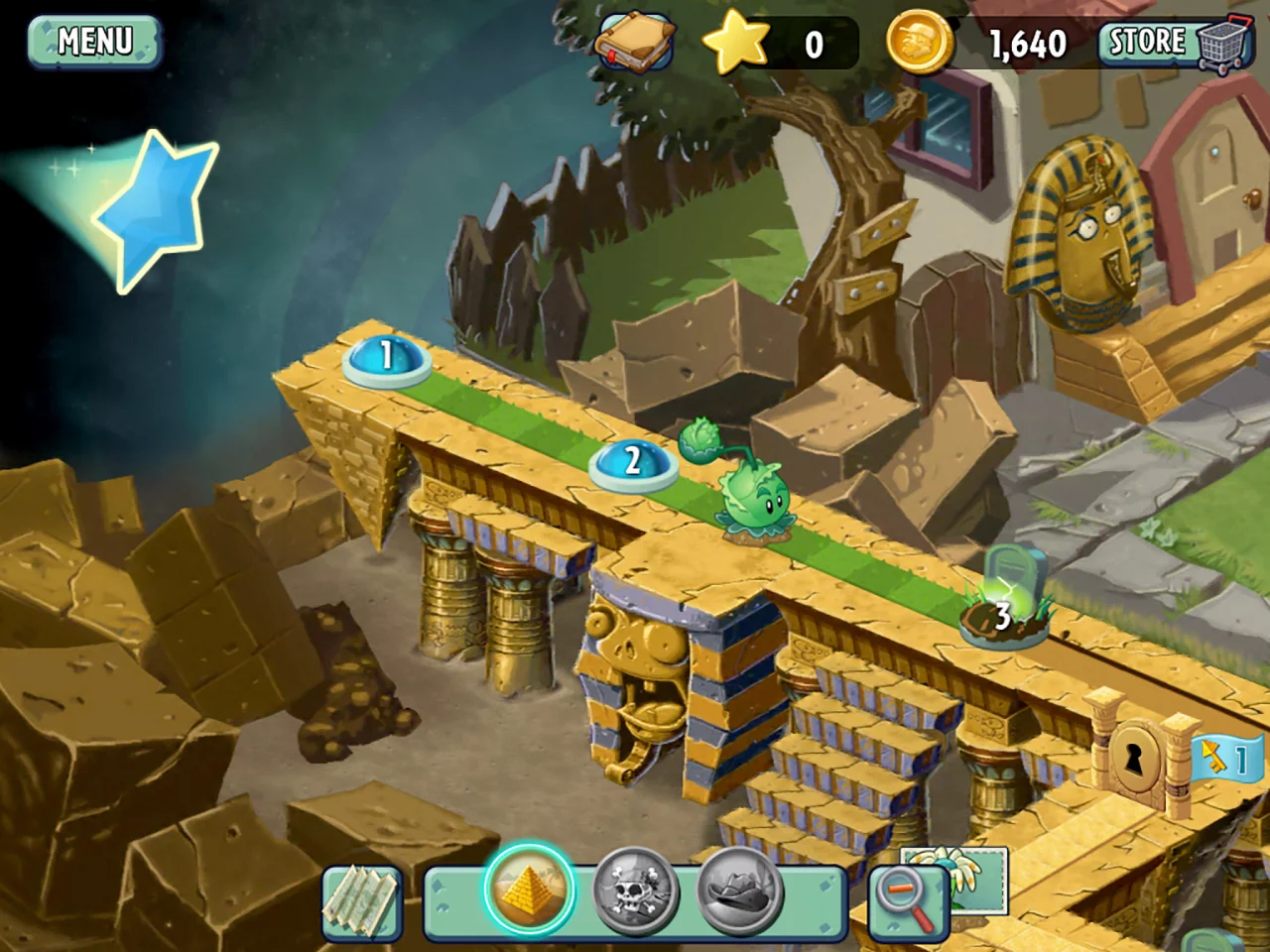This screenshot has height=952, width=1270.
Task: Click the gold coin currency icon
Action: tap(918, 42)
